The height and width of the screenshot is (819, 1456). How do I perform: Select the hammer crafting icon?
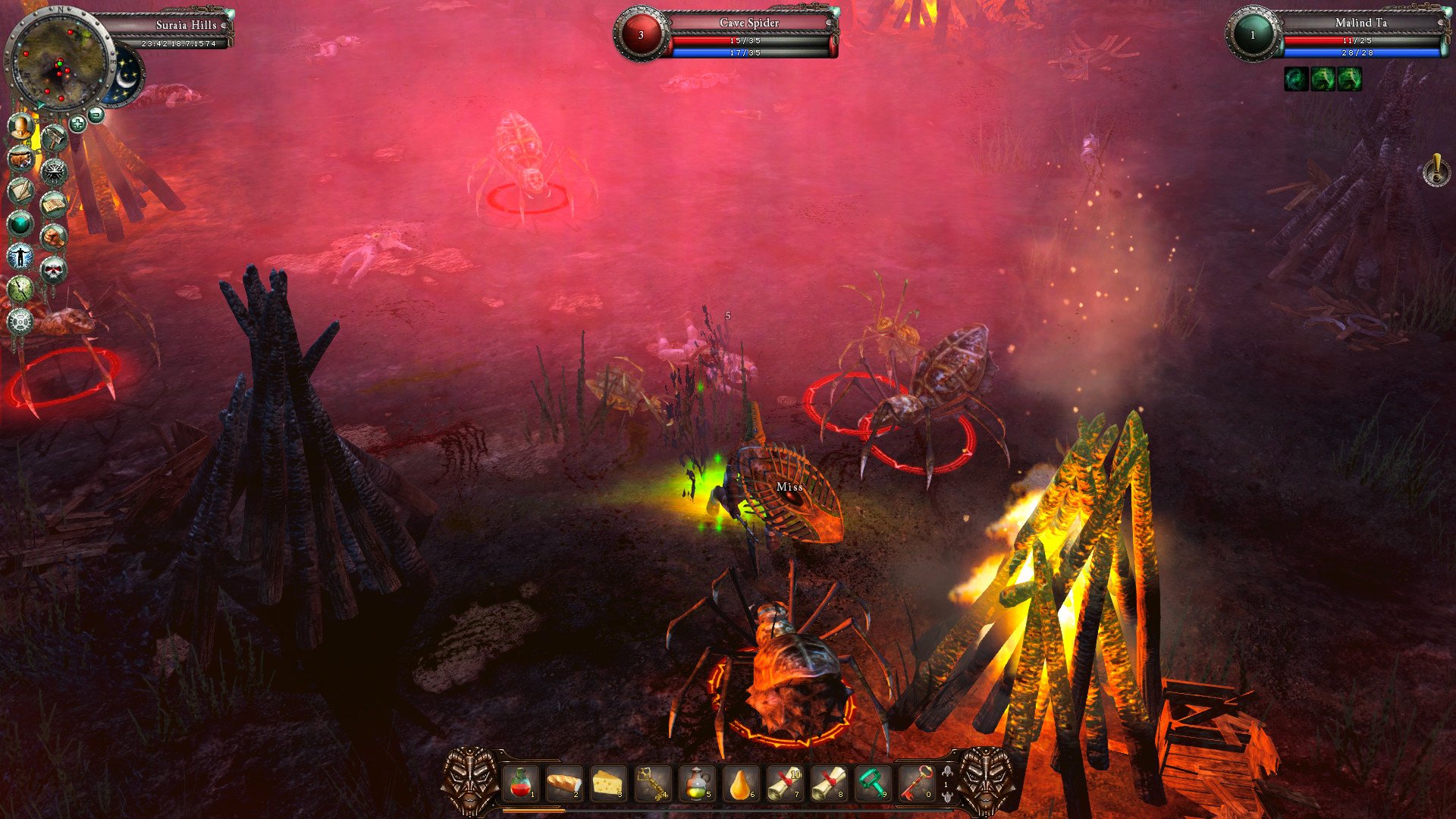point(55,136)
